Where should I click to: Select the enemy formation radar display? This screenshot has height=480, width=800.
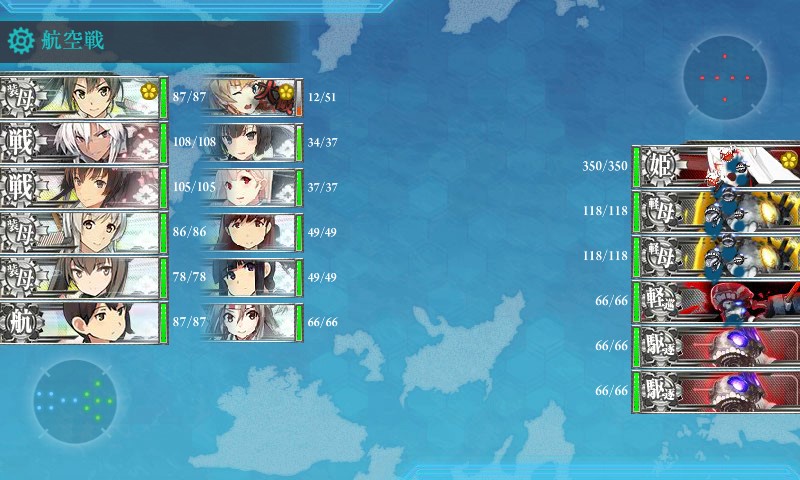pyautogui.click(x=724, y=77)
